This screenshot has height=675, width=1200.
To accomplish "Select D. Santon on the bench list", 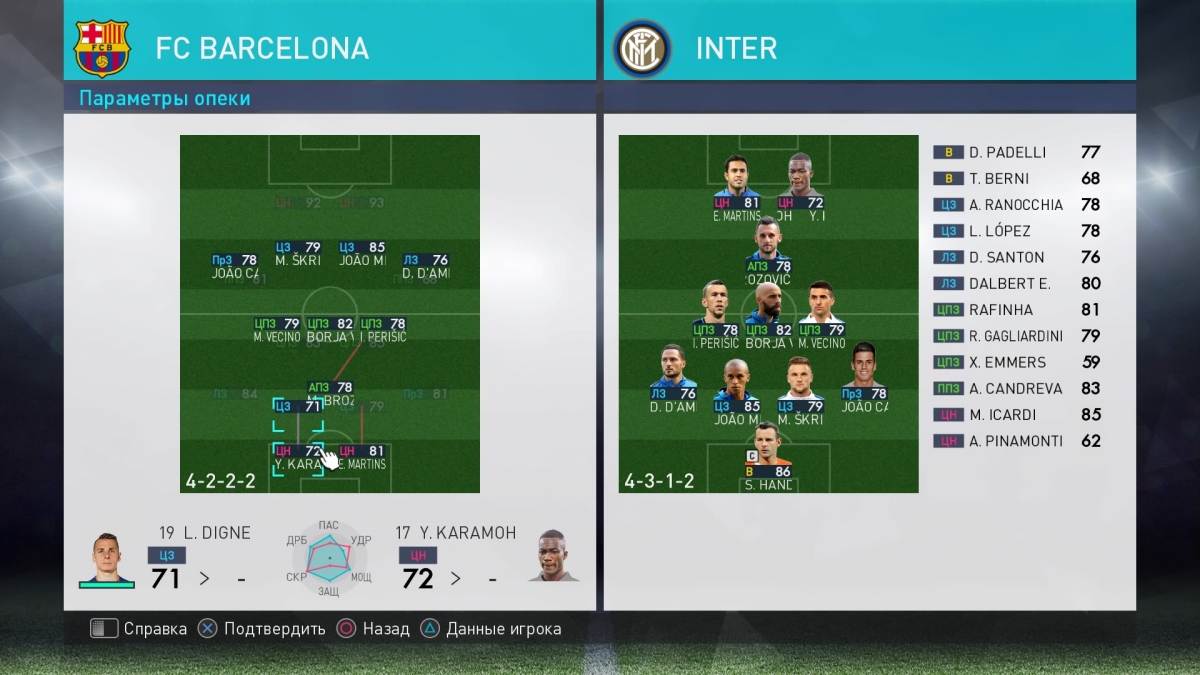I will click(x=1016, y=257).
